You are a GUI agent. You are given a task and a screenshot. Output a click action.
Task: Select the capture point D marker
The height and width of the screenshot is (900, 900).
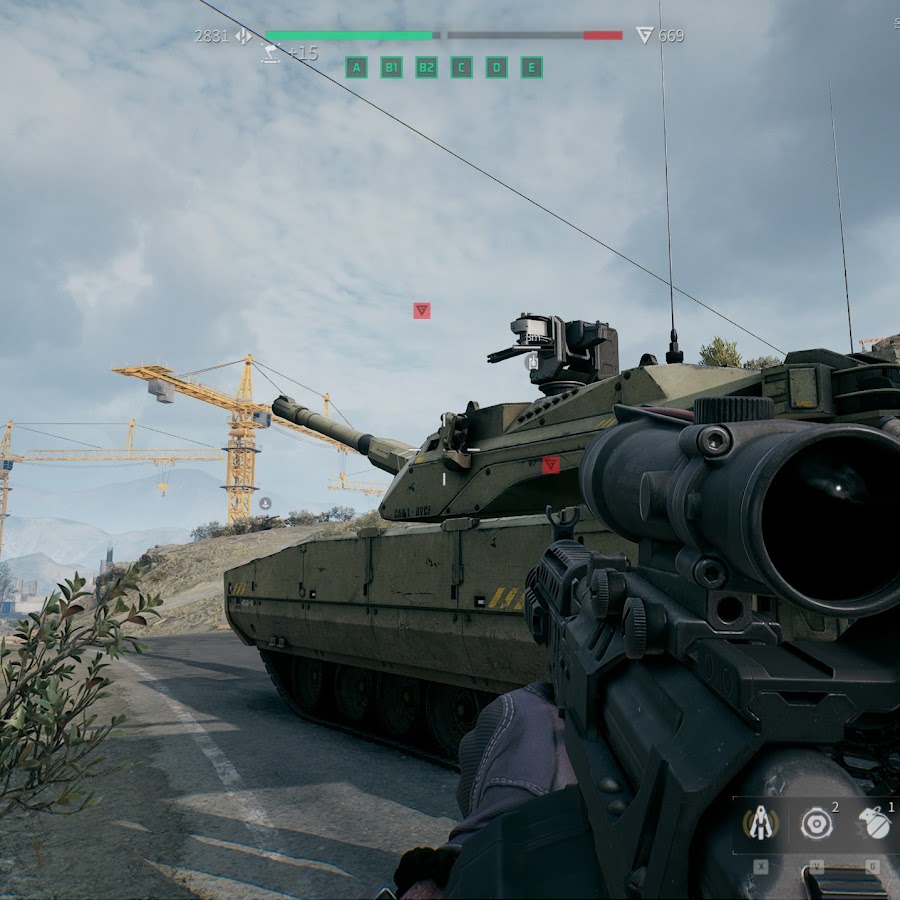click(x=496, y=67)
